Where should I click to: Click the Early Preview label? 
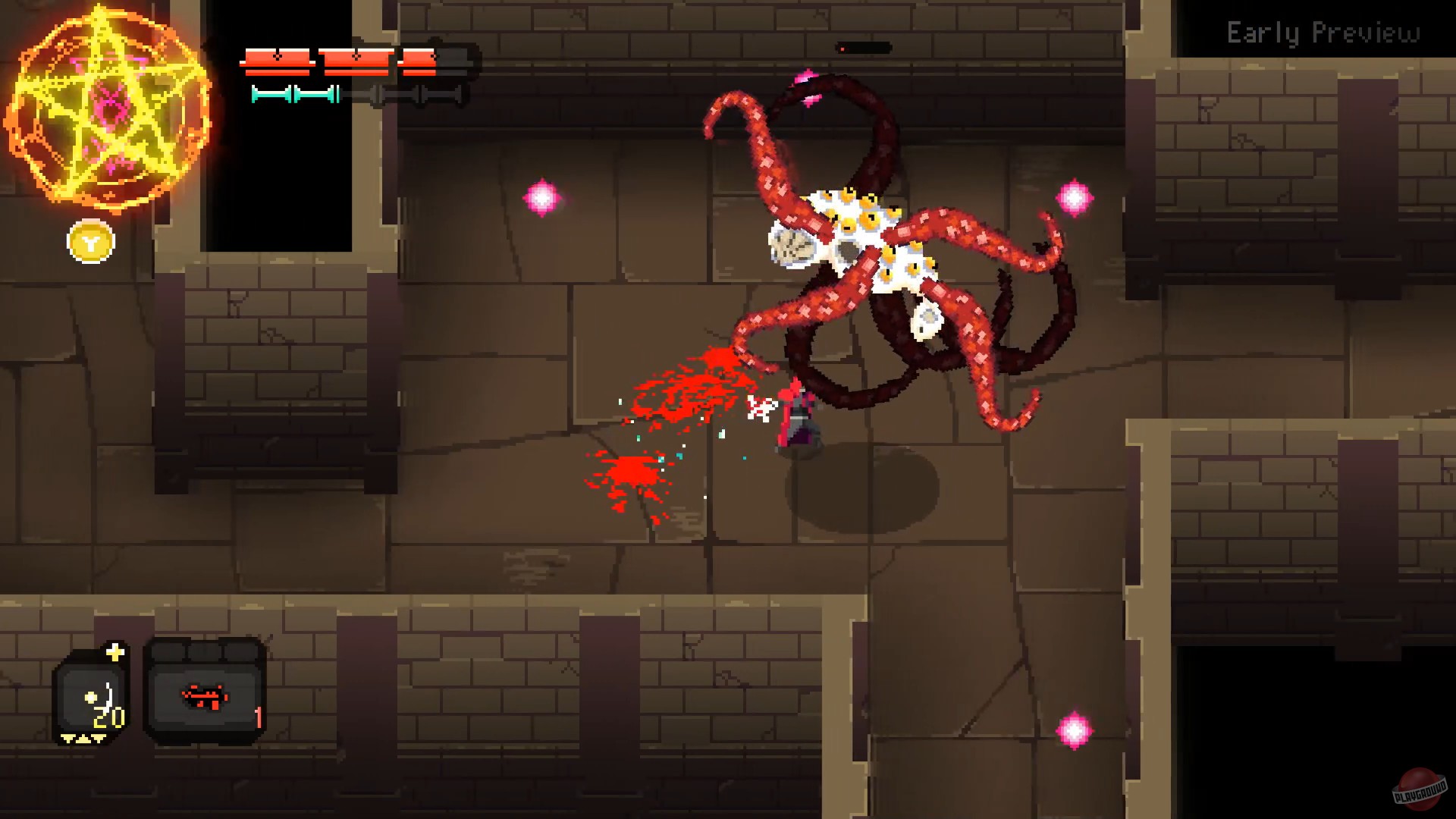pos(1323,32)
